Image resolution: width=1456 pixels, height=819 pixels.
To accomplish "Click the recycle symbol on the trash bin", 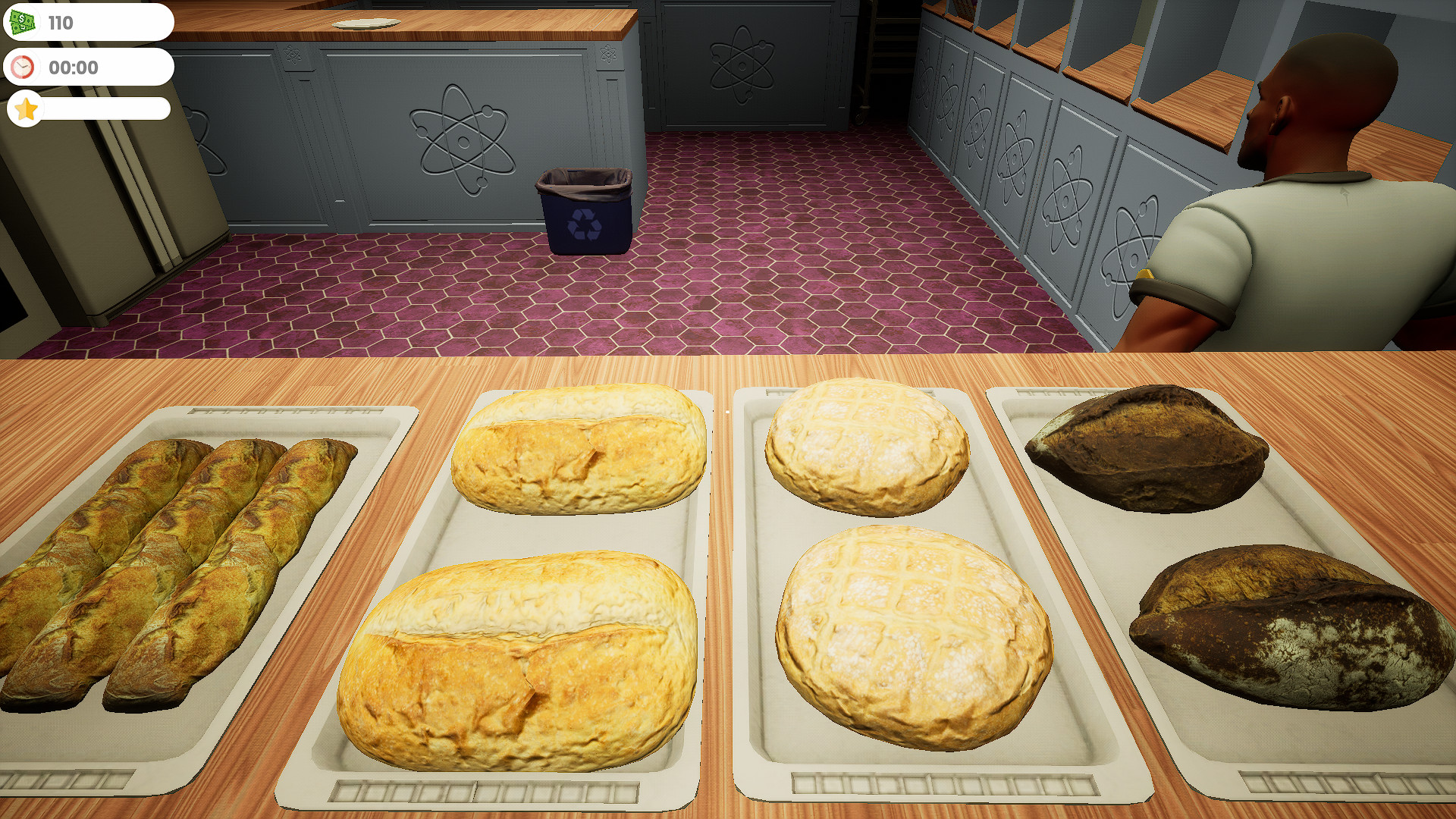I will click(584, 223).
